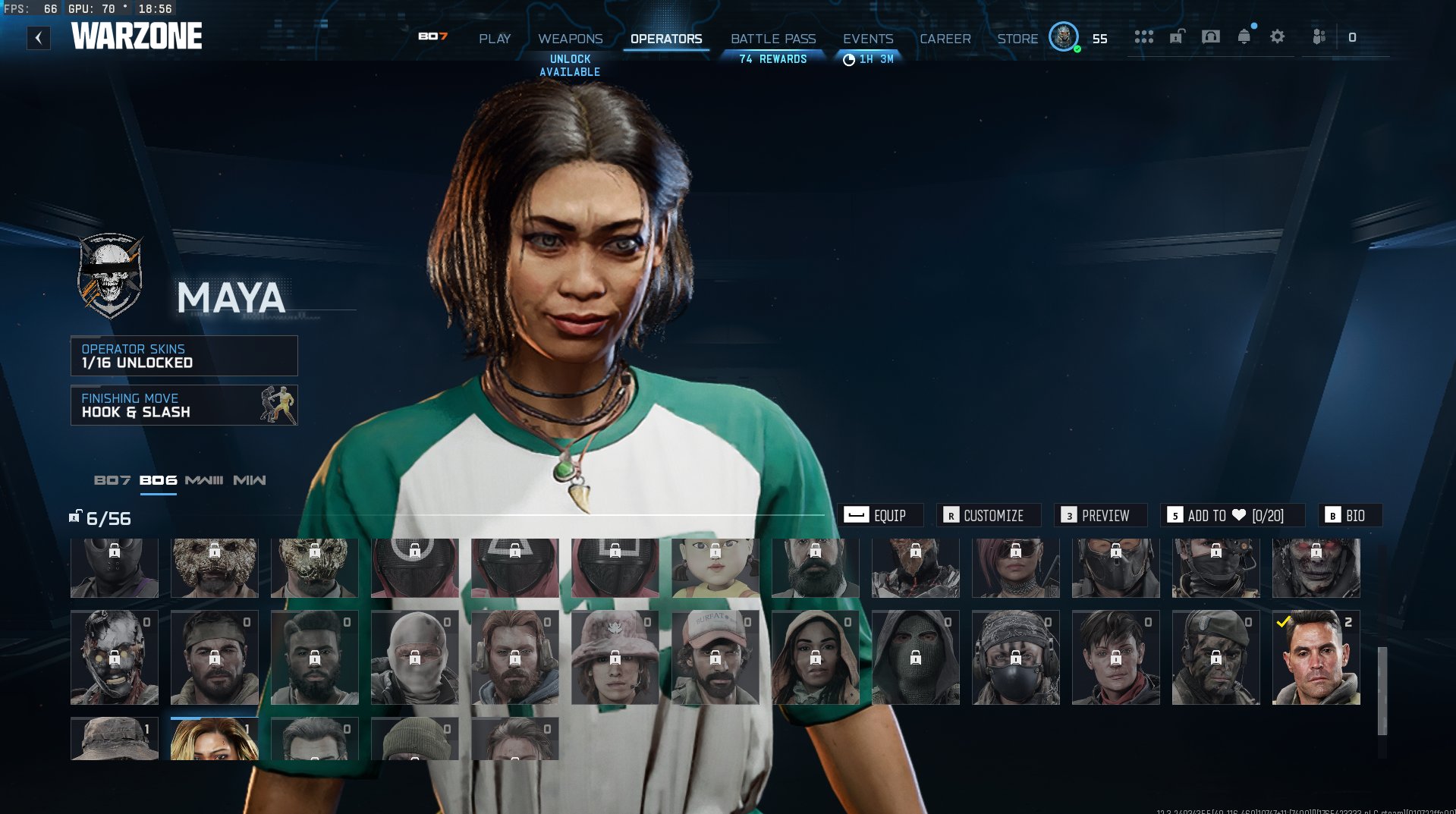Check the notifications bell
1456x814 pixels.
pyautogui.click(x=1244, y=37)
